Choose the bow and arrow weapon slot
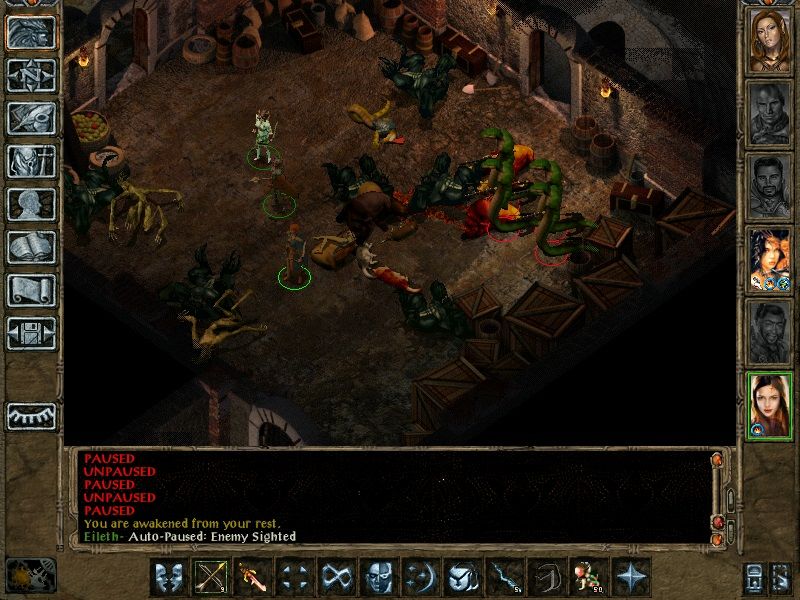Image resolution: width=800 pixels, height=600 pixels. click(211, 577)
